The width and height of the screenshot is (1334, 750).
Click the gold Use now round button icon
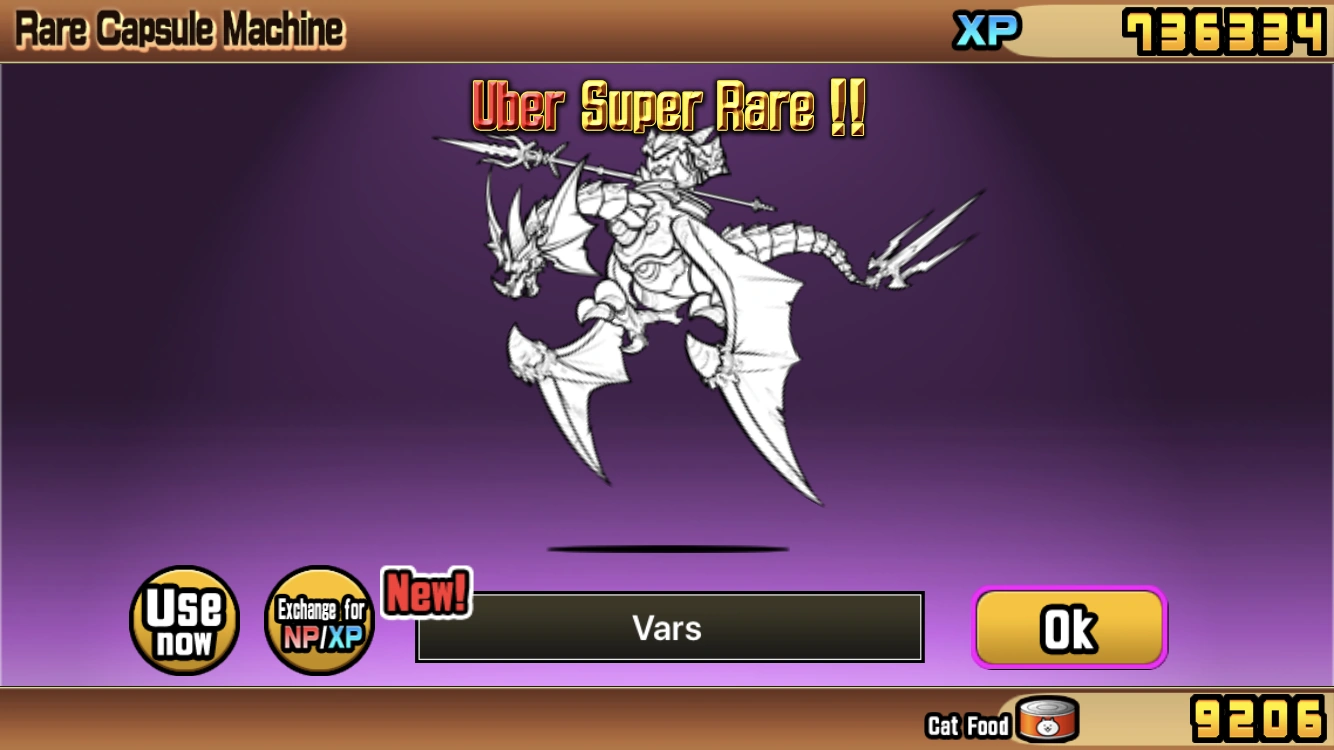point(184,620)
